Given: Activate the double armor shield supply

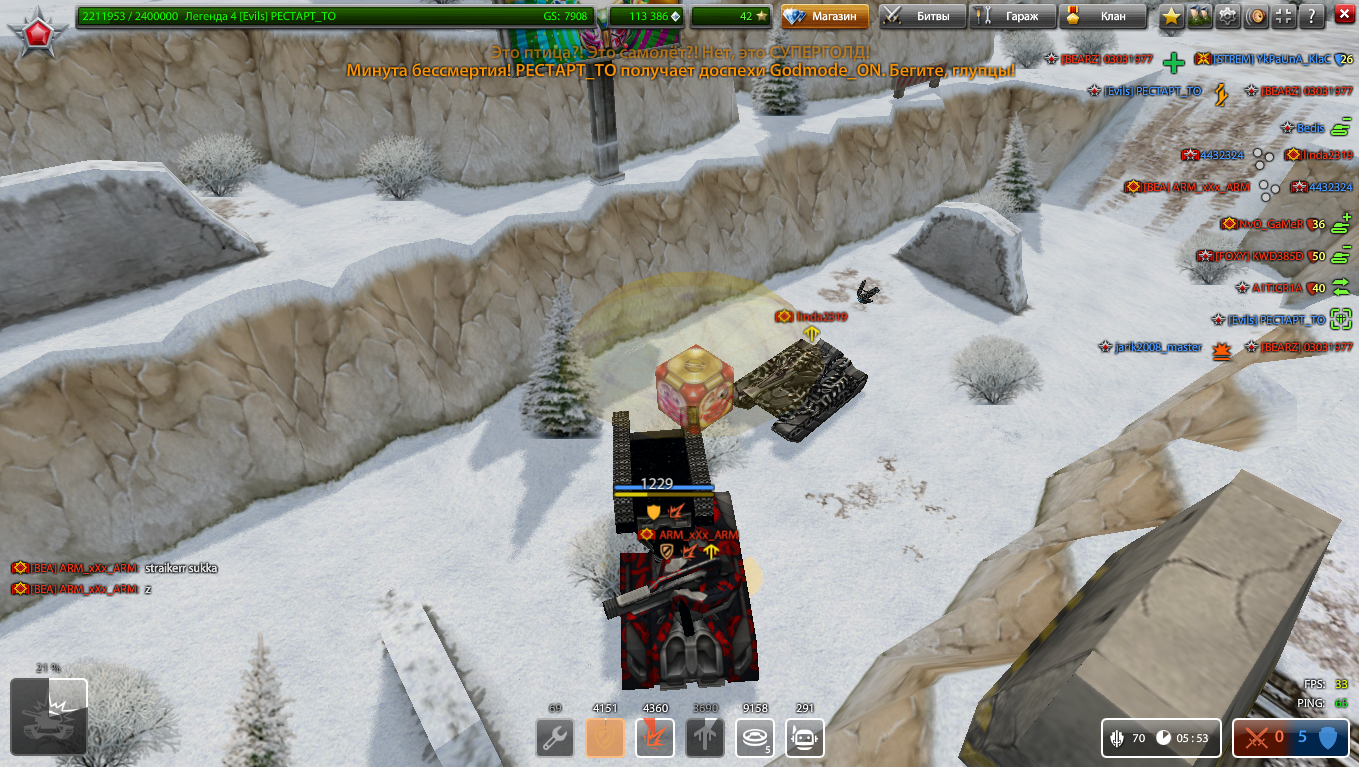Looking at the screenshot, I should [605, 739].
